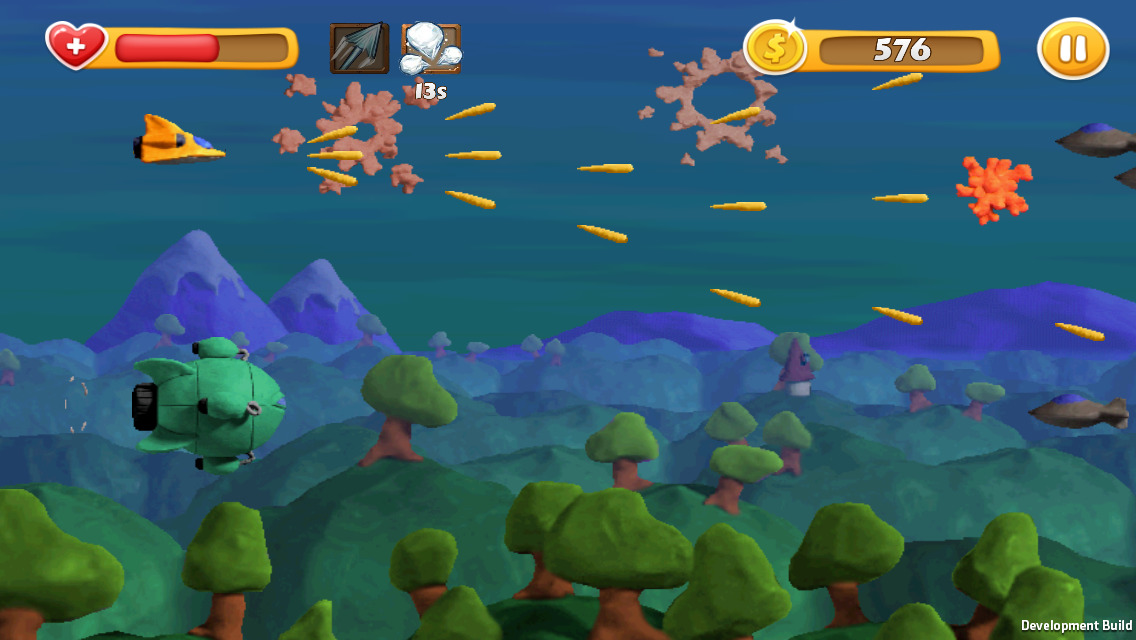This screenshot has height=640, width=1136.
Task: Select the arrowhead weapon power-up icon
Action: pyautogui.click(x=359, y=48)
